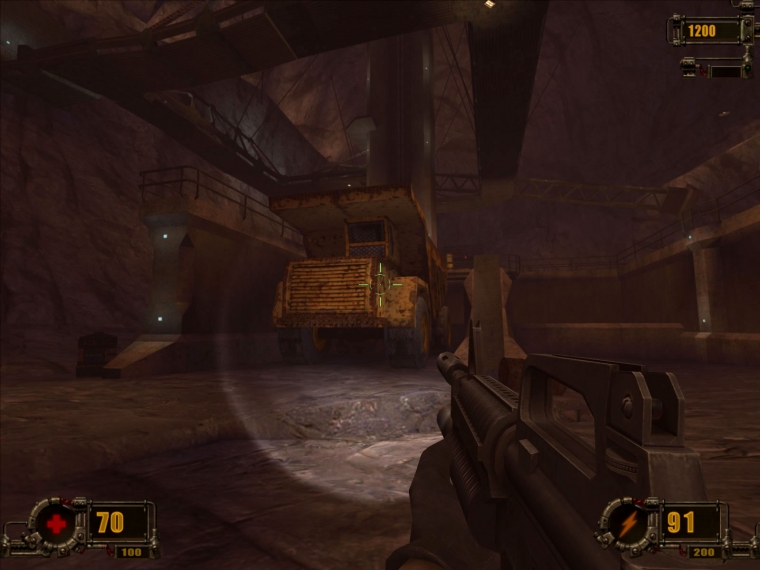
Task: Click the red cross health icon
Action: click(57, 523)
